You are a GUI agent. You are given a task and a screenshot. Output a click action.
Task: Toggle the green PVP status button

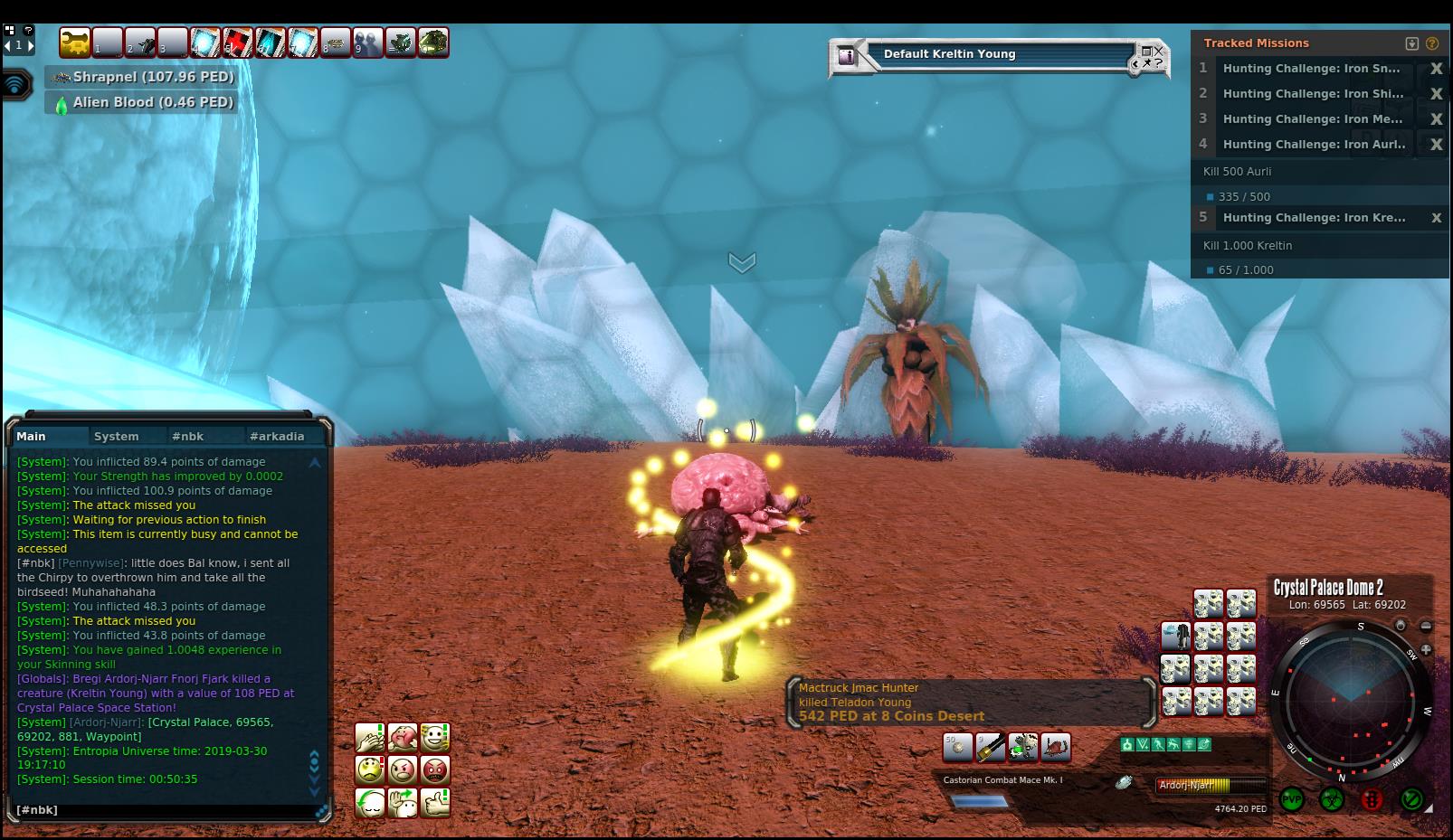pyautogui.click(x=1291, y=799)
